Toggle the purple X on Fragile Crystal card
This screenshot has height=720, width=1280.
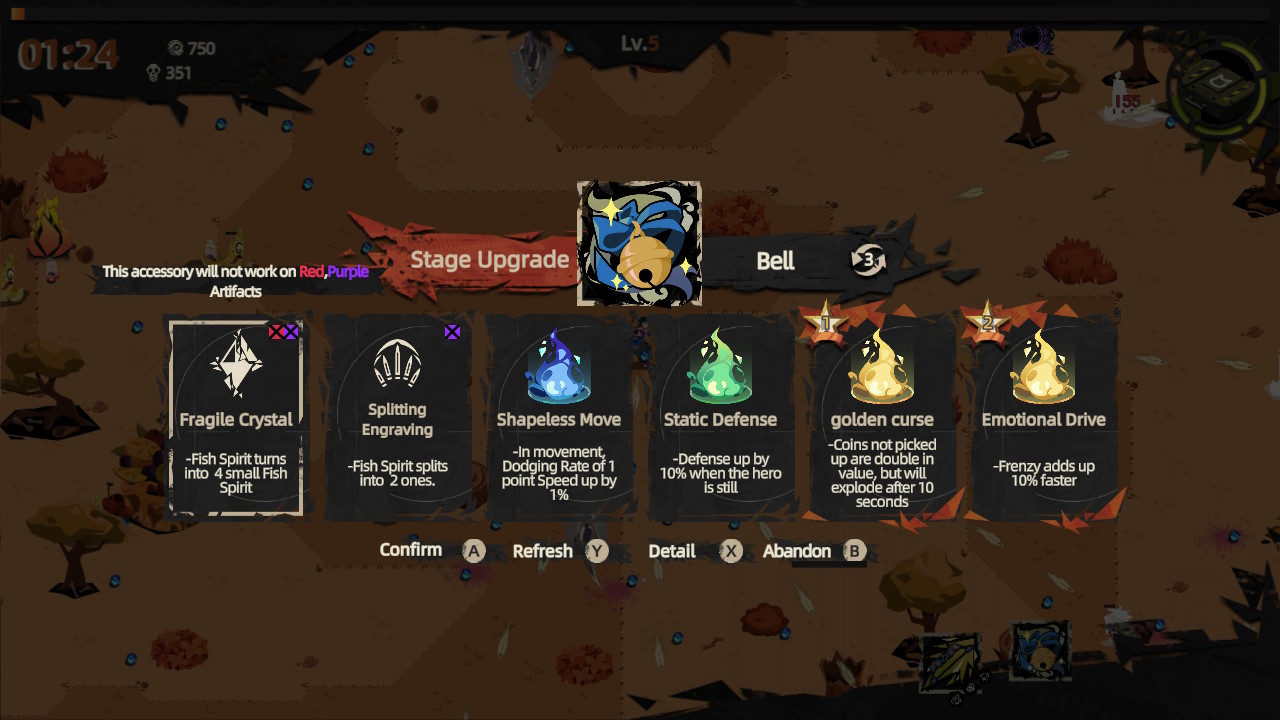[290, 331]
